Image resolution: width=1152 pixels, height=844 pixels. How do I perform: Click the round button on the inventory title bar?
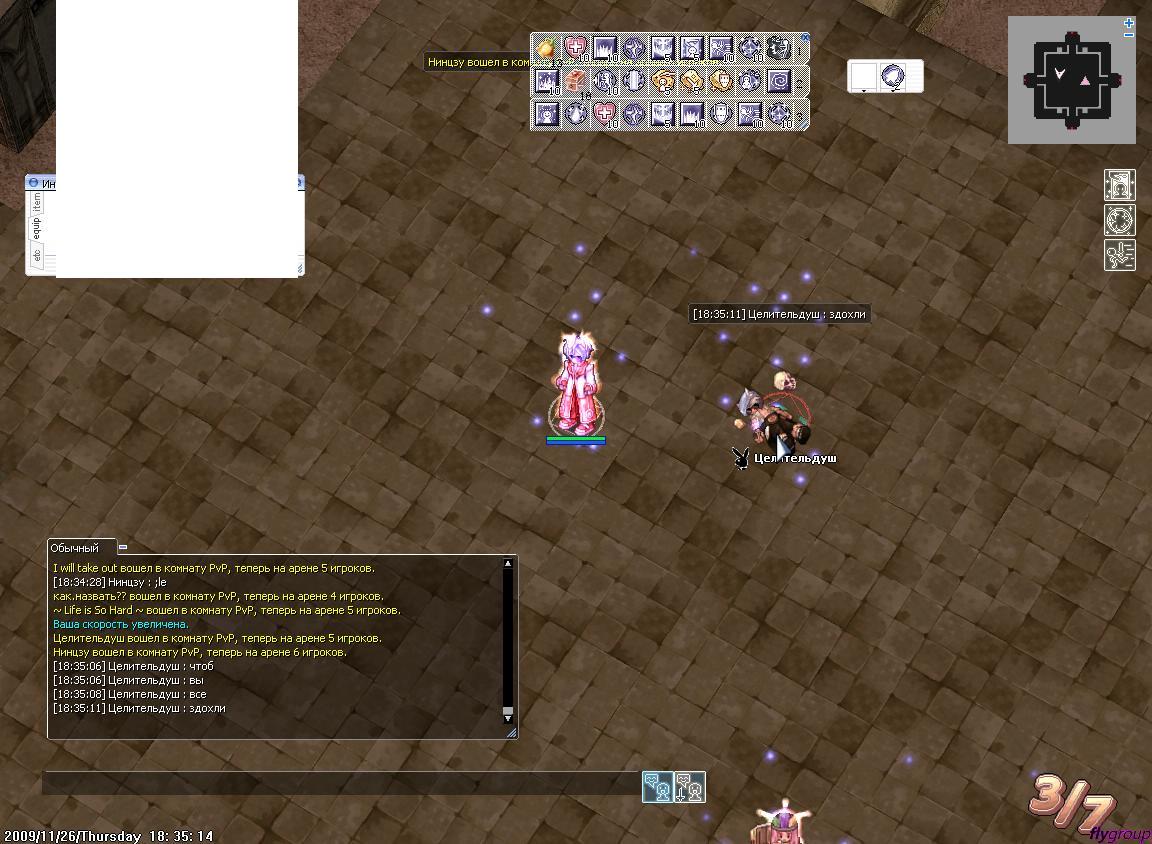[x=33, y=183]
